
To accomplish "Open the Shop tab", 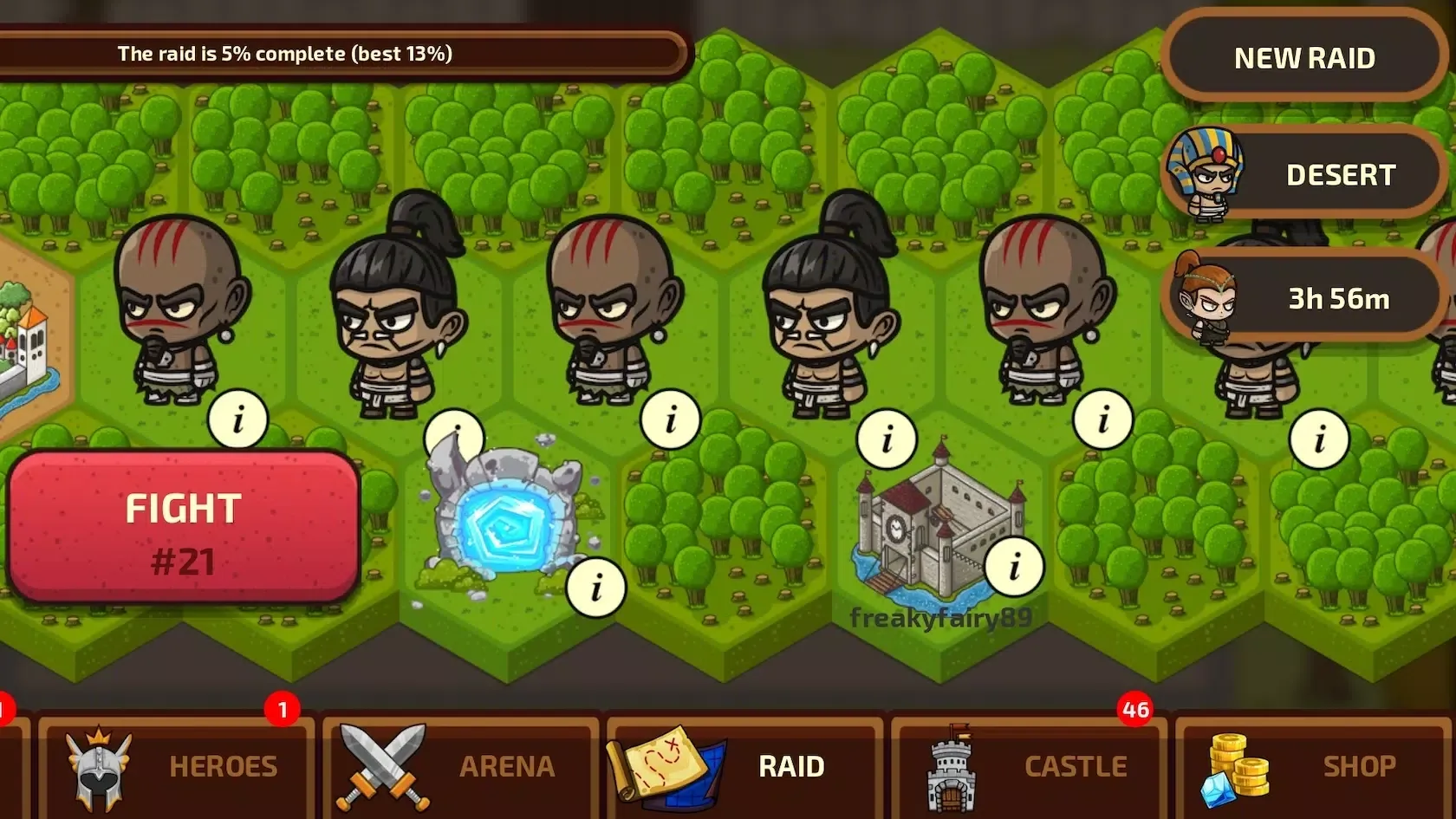I will 1313,766.
